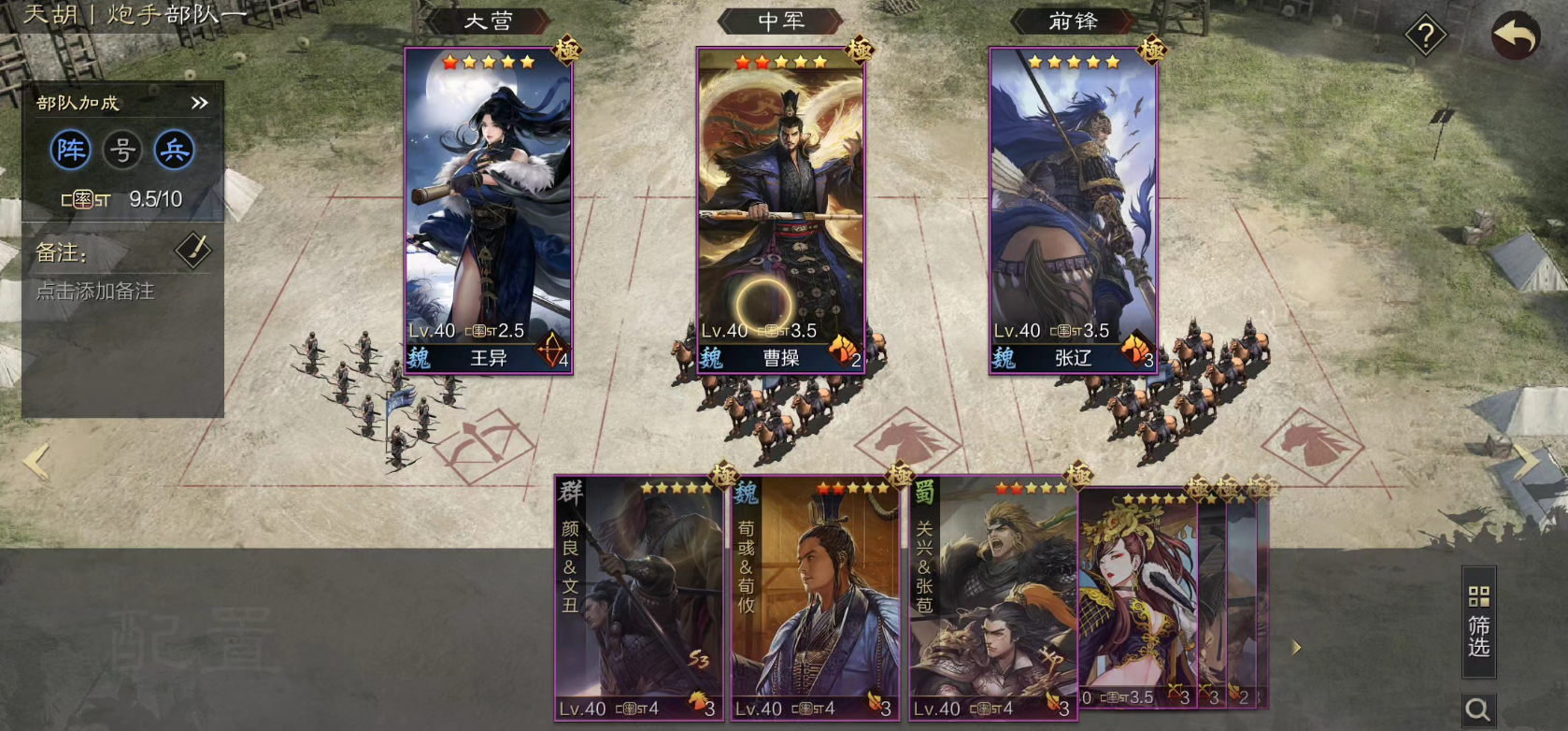Image resolution: width=1568 pixels, height=731 pixels.
Task: Switch to the previous troop with left arrow
Action: pyautogui.click(x=36, y=461)
